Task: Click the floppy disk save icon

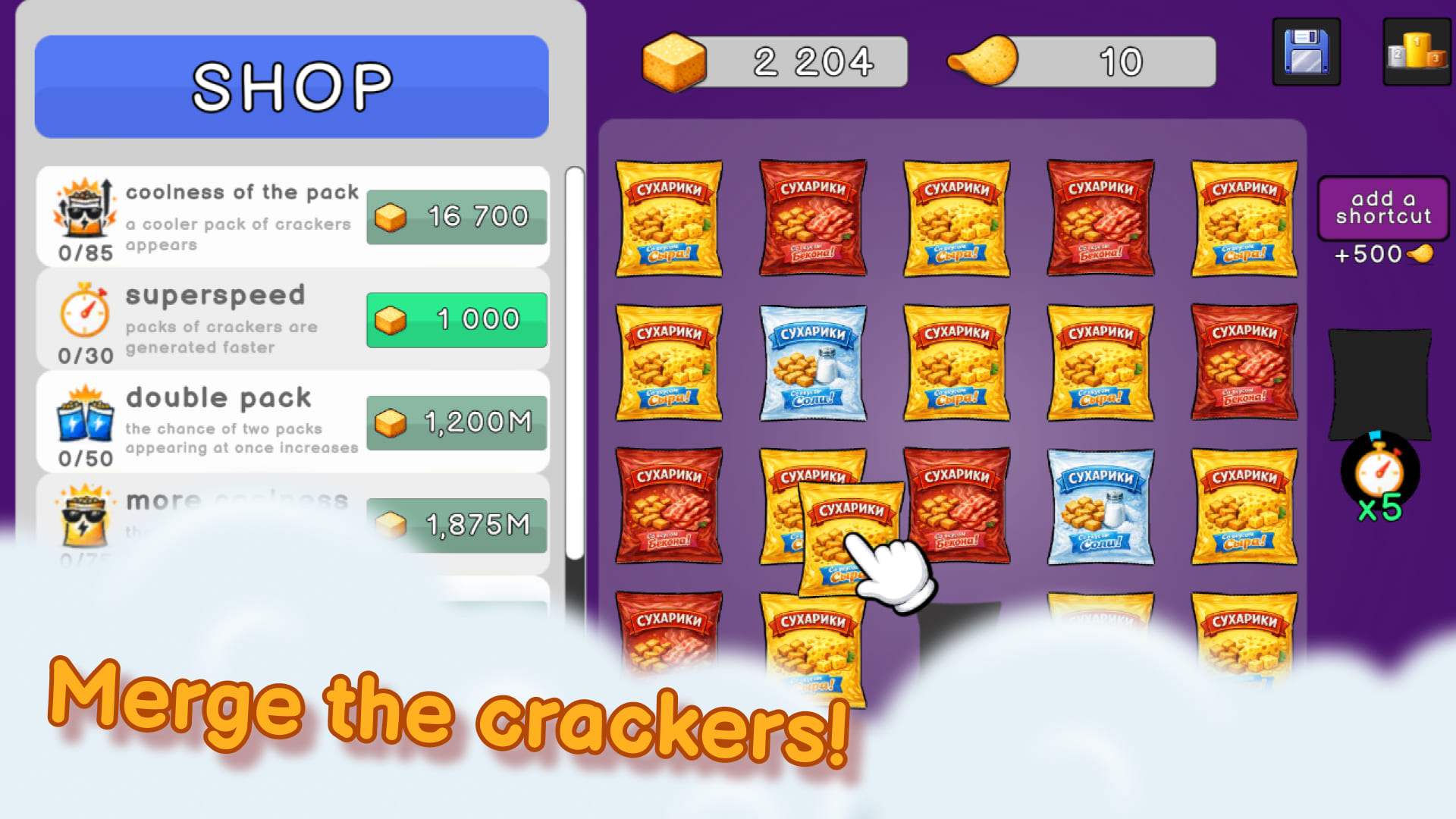Action: coord(1305,52)
